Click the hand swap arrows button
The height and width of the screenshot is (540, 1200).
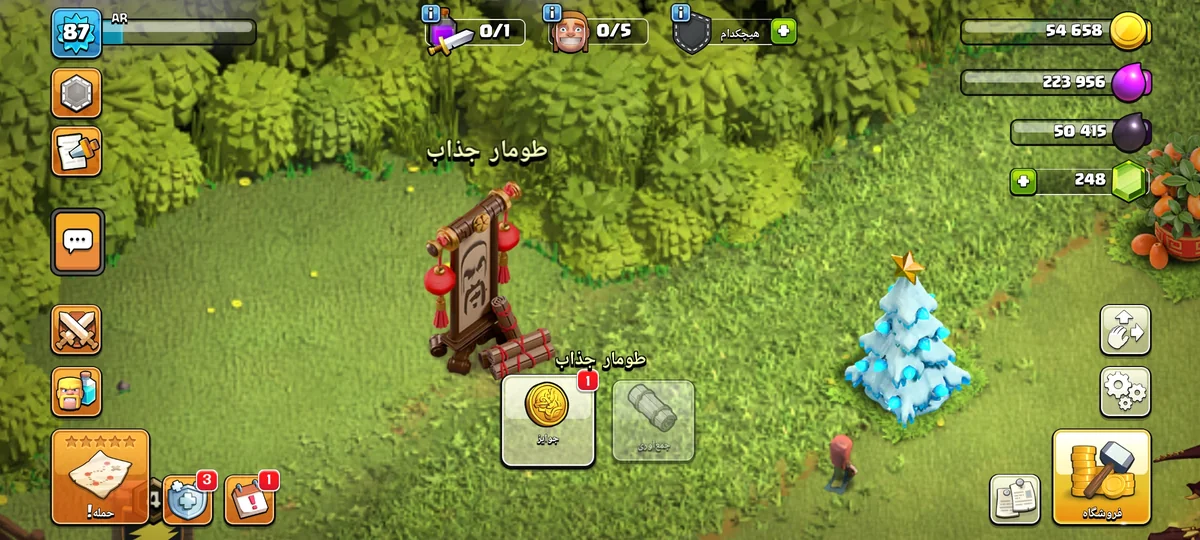tap(1125, 329)
